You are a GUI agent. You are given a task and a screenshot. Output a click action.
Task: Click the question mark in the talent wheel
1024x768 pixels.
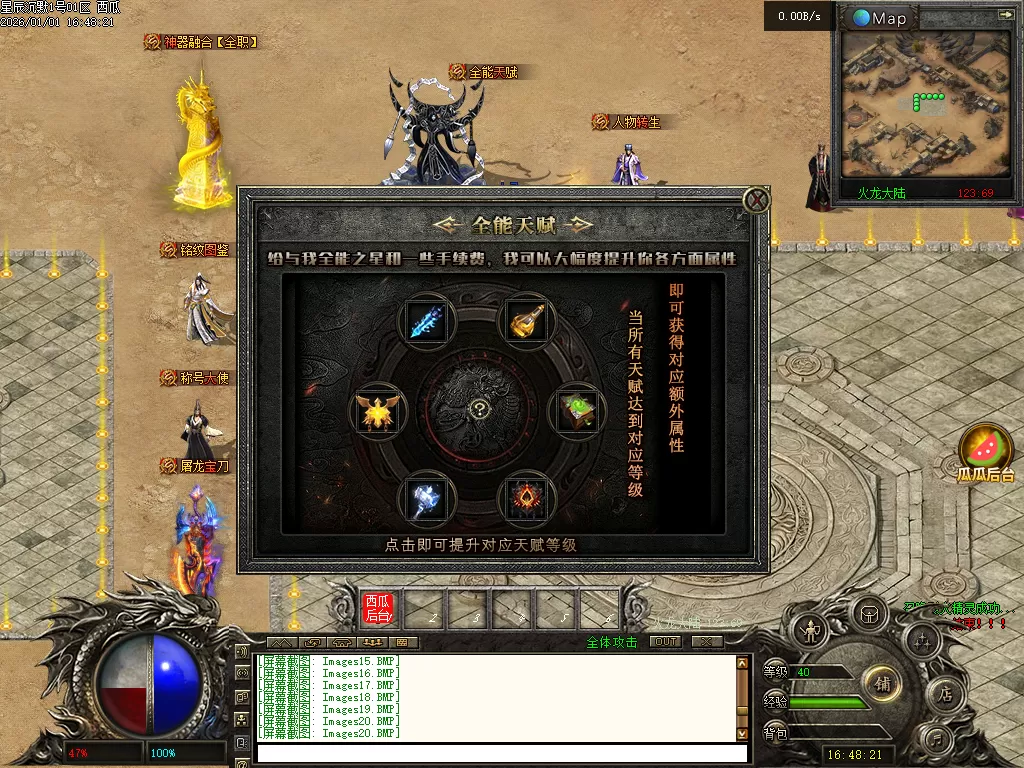(x=480, y=409)
